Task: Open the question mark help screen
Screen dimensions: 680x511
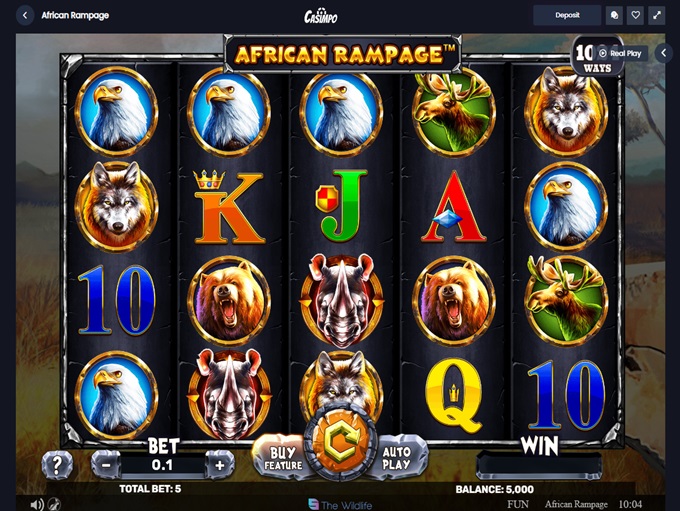Action: coord(57,464)
